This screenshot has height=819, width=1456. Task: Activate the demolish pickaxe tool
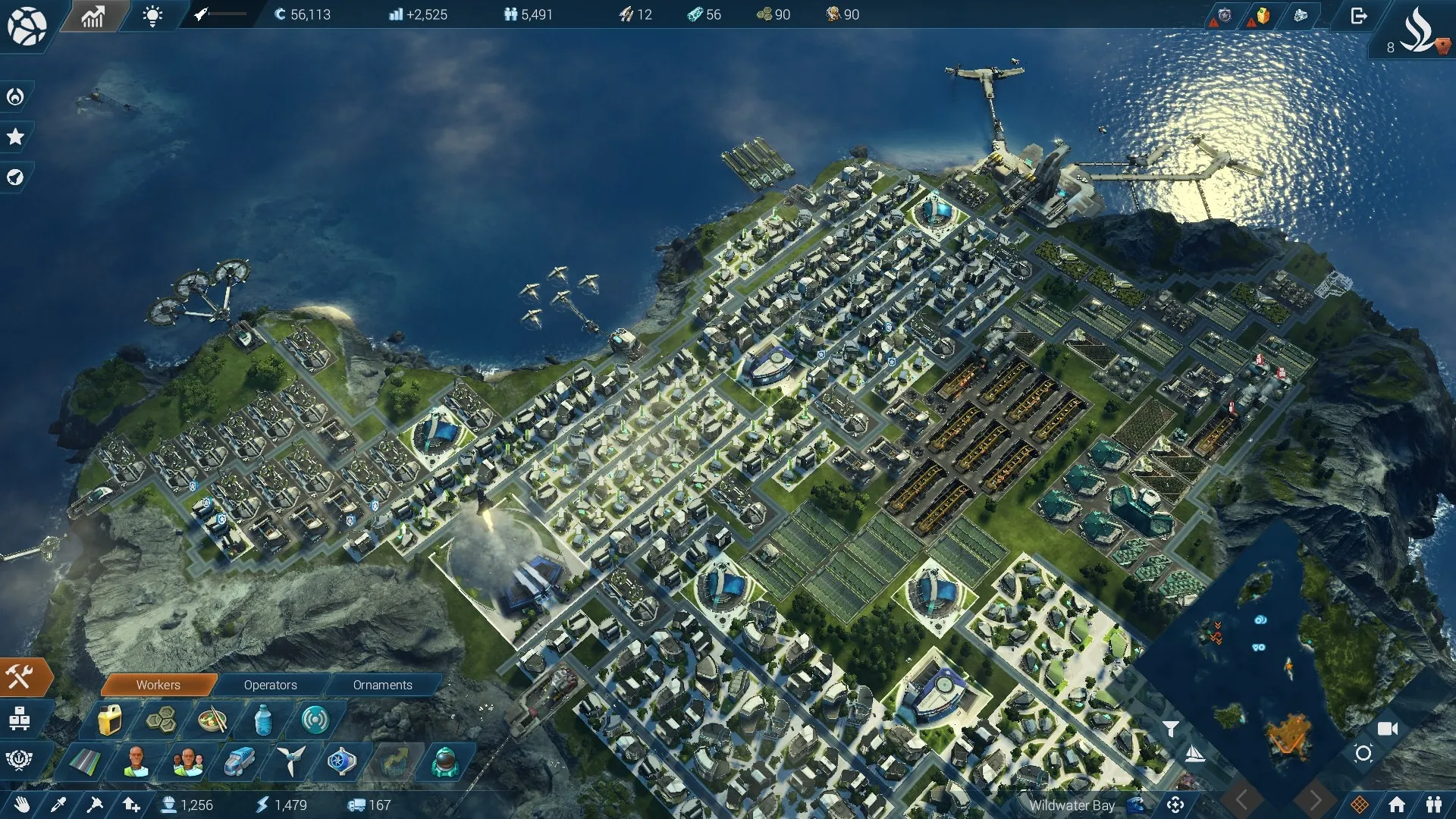pyautogui.click(x=95, y=805)
